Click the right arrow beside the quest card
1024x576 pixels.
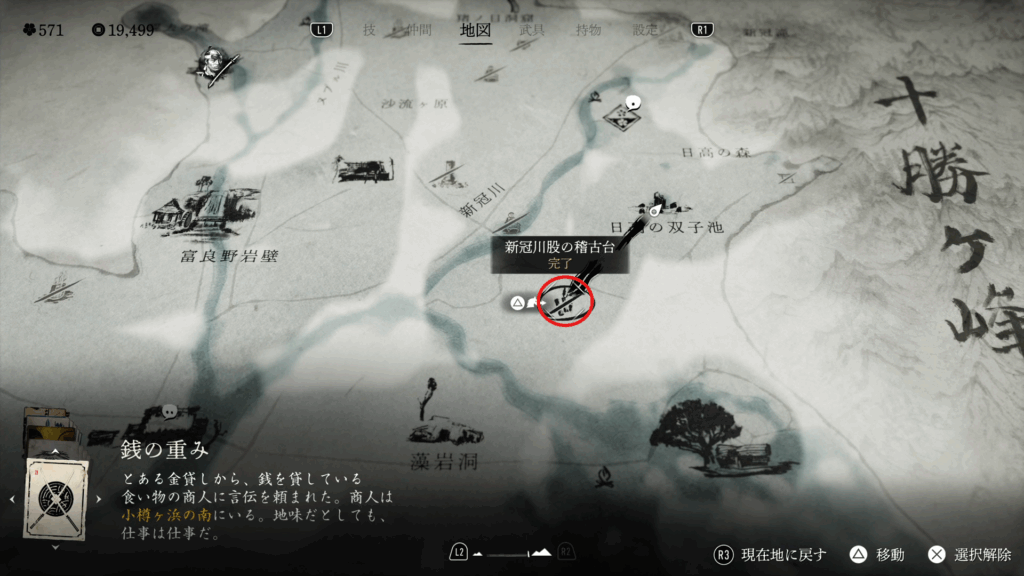[x=98, y=497]
